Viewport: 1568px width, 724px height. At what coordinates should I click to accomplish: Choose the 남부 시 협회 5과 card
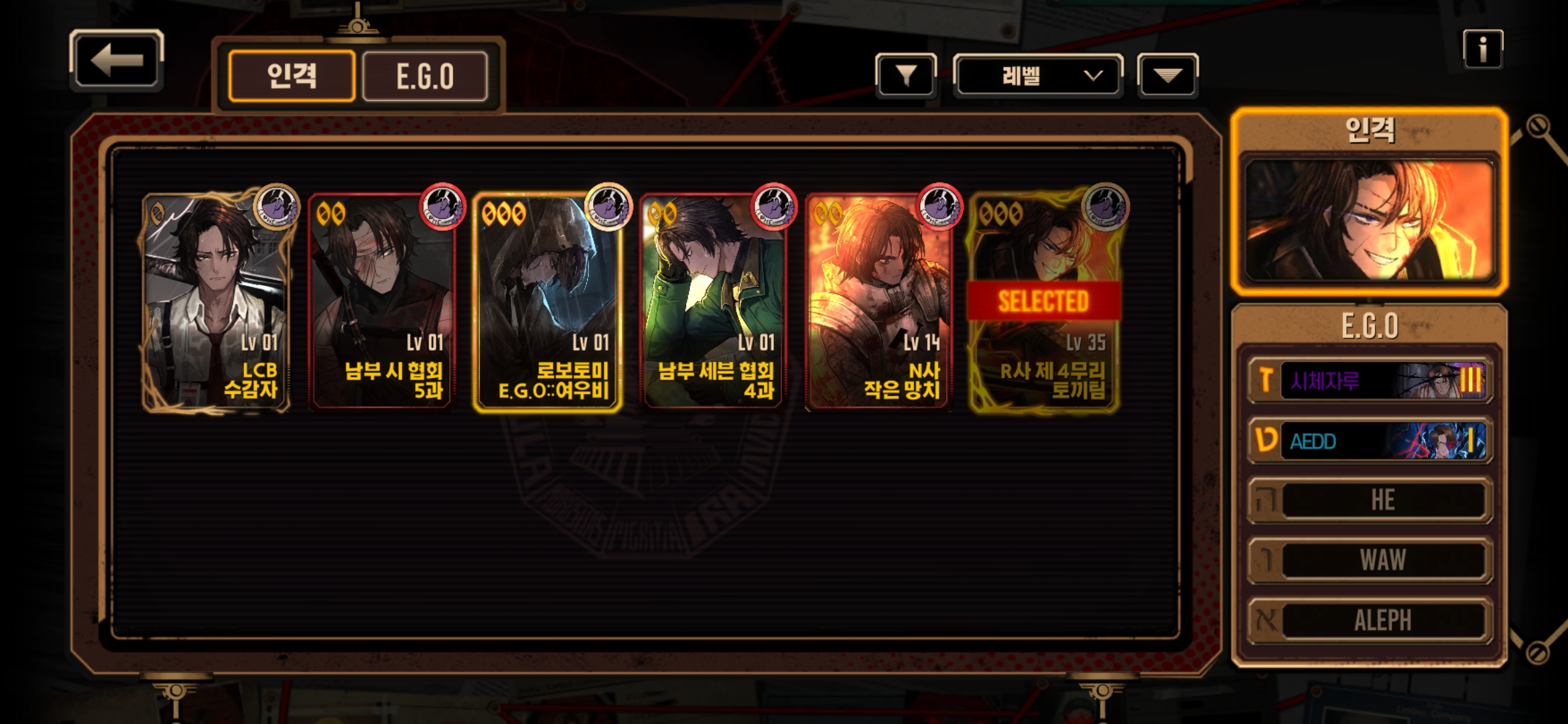pyautogui.click(x=382, y=302)
